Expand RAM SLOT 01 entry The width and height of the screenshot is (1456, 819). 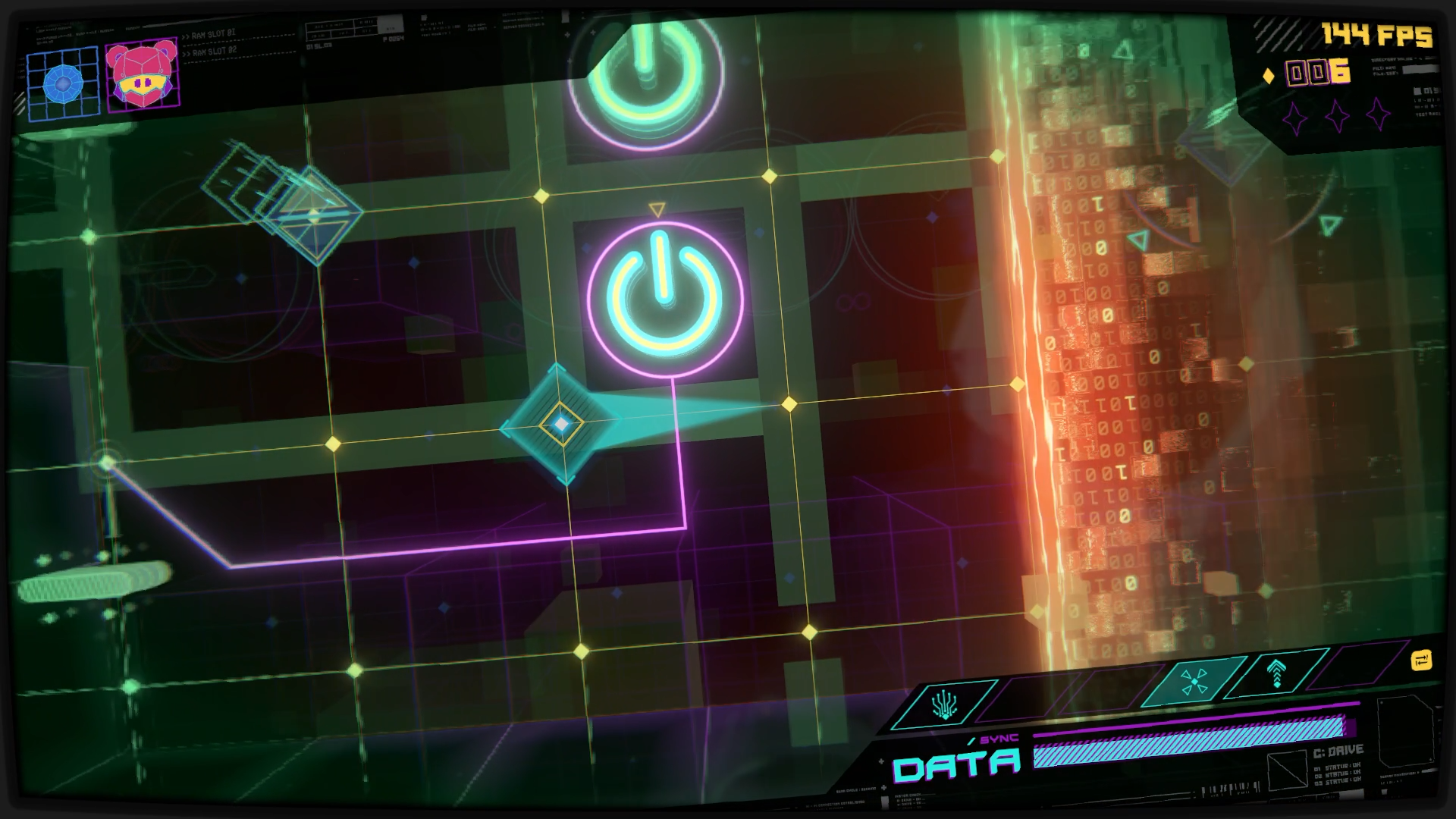(209, 33)
